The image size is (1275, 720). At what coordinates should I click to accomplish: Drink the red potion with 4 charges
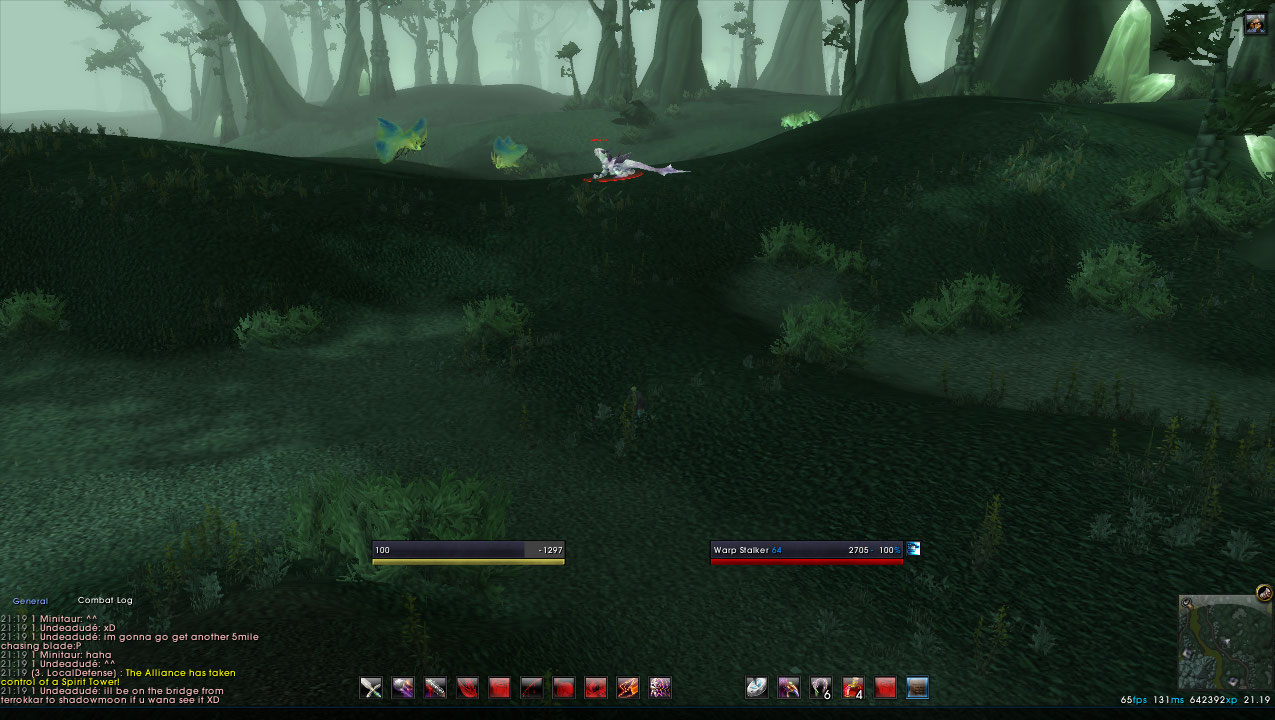(853, 687)
